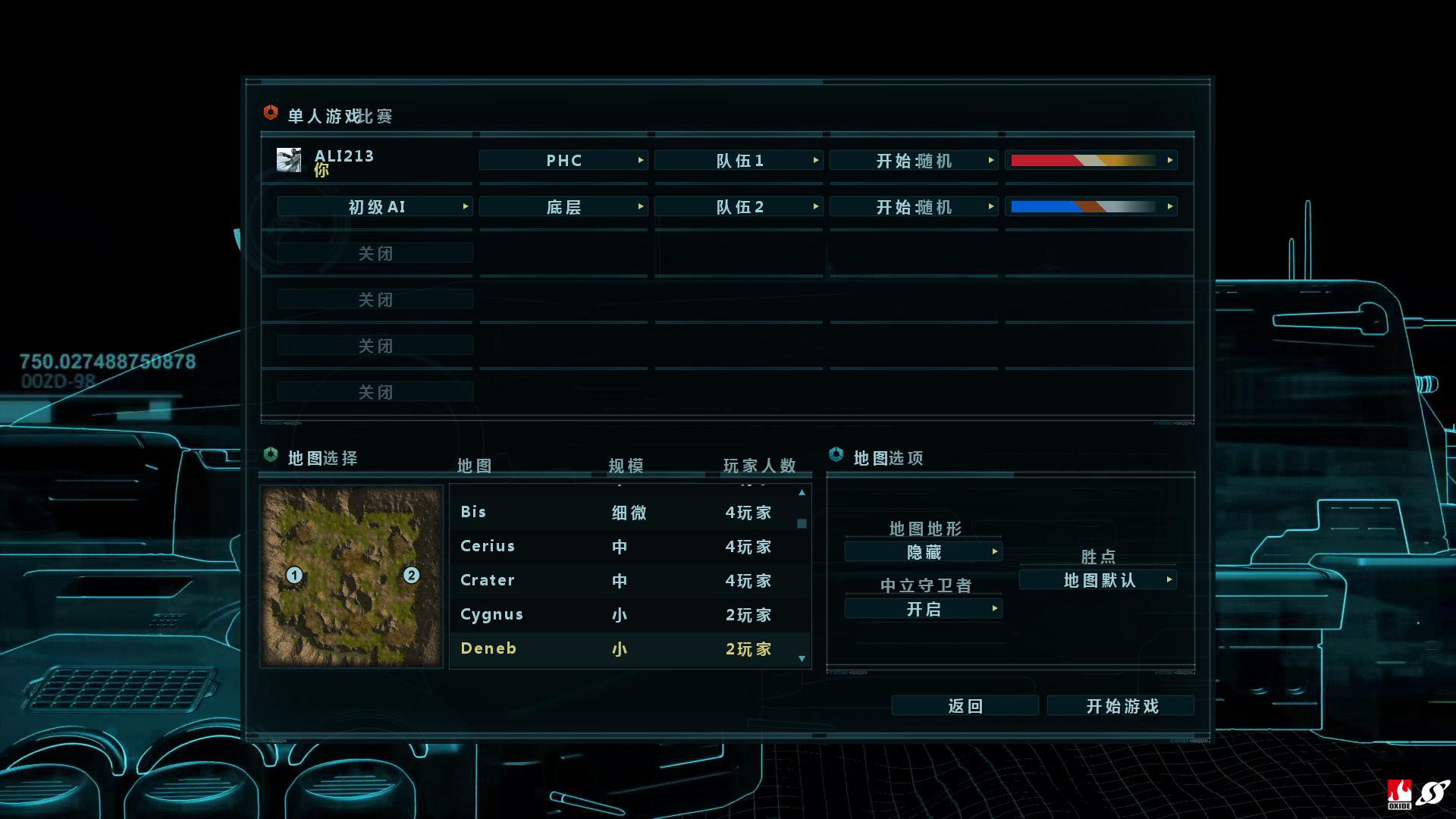Click the Deneb map preview thumbnail
The image size is (1456, 819).
coord(351,576)
